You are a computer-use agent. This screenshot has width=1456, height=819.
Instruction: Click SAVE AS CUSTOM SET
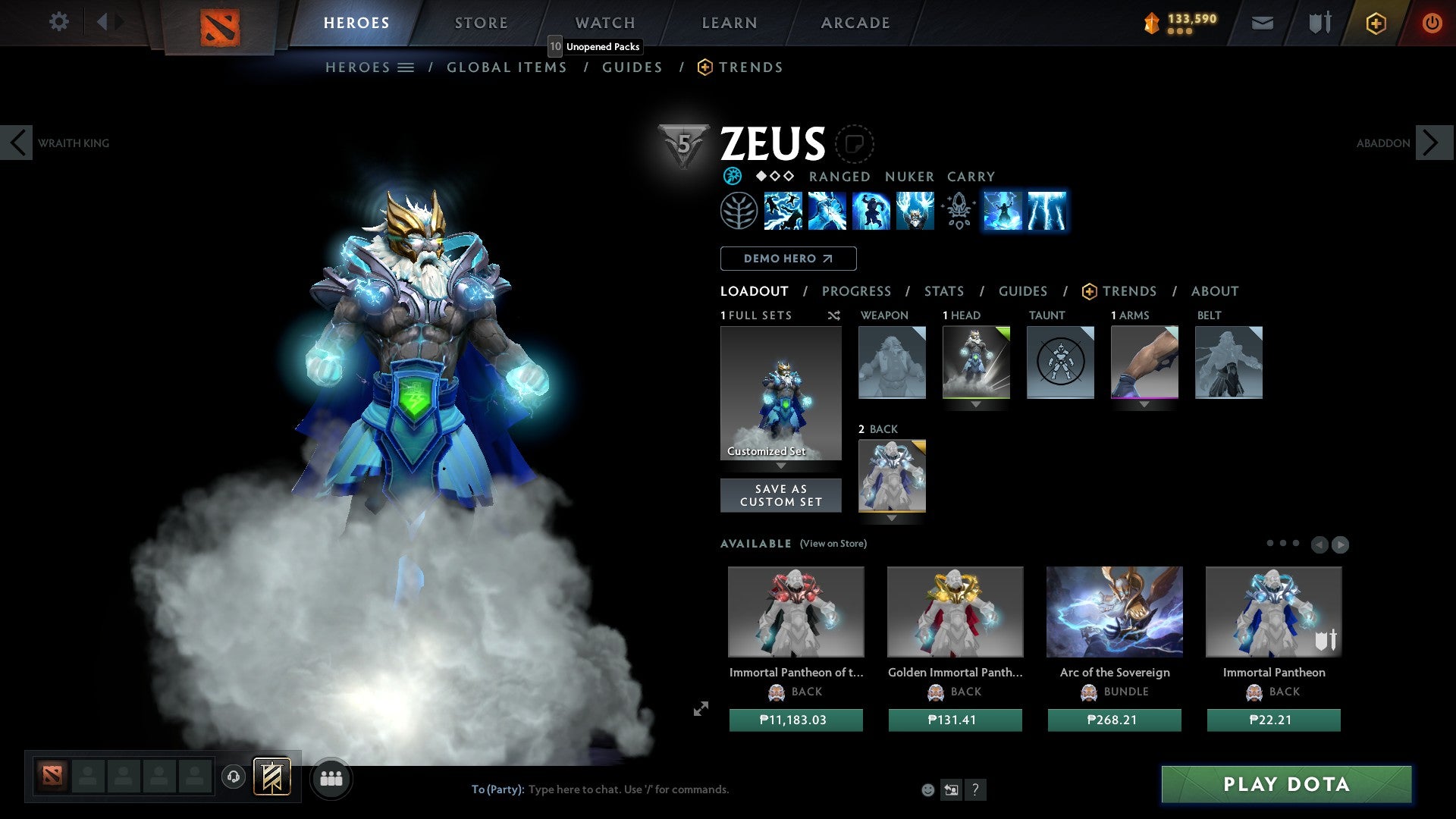[x=780, y=495]
